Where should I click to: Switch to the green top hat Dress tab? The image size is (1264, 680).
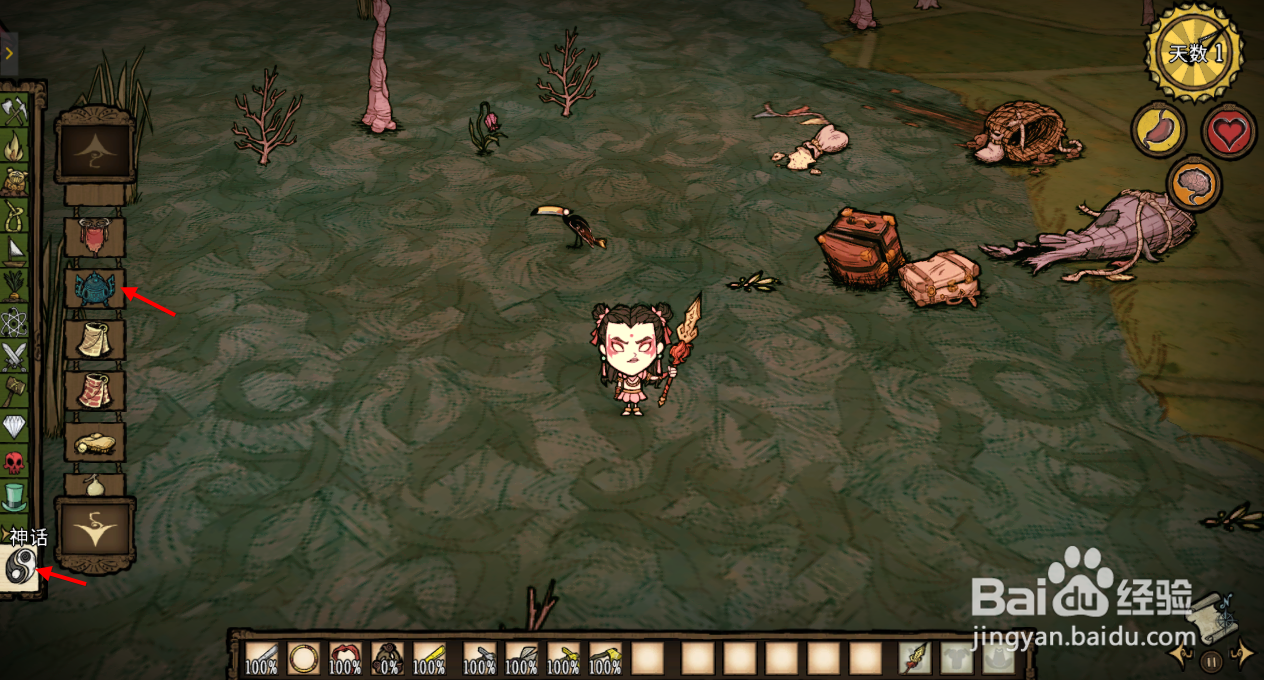tap(14, 496)
